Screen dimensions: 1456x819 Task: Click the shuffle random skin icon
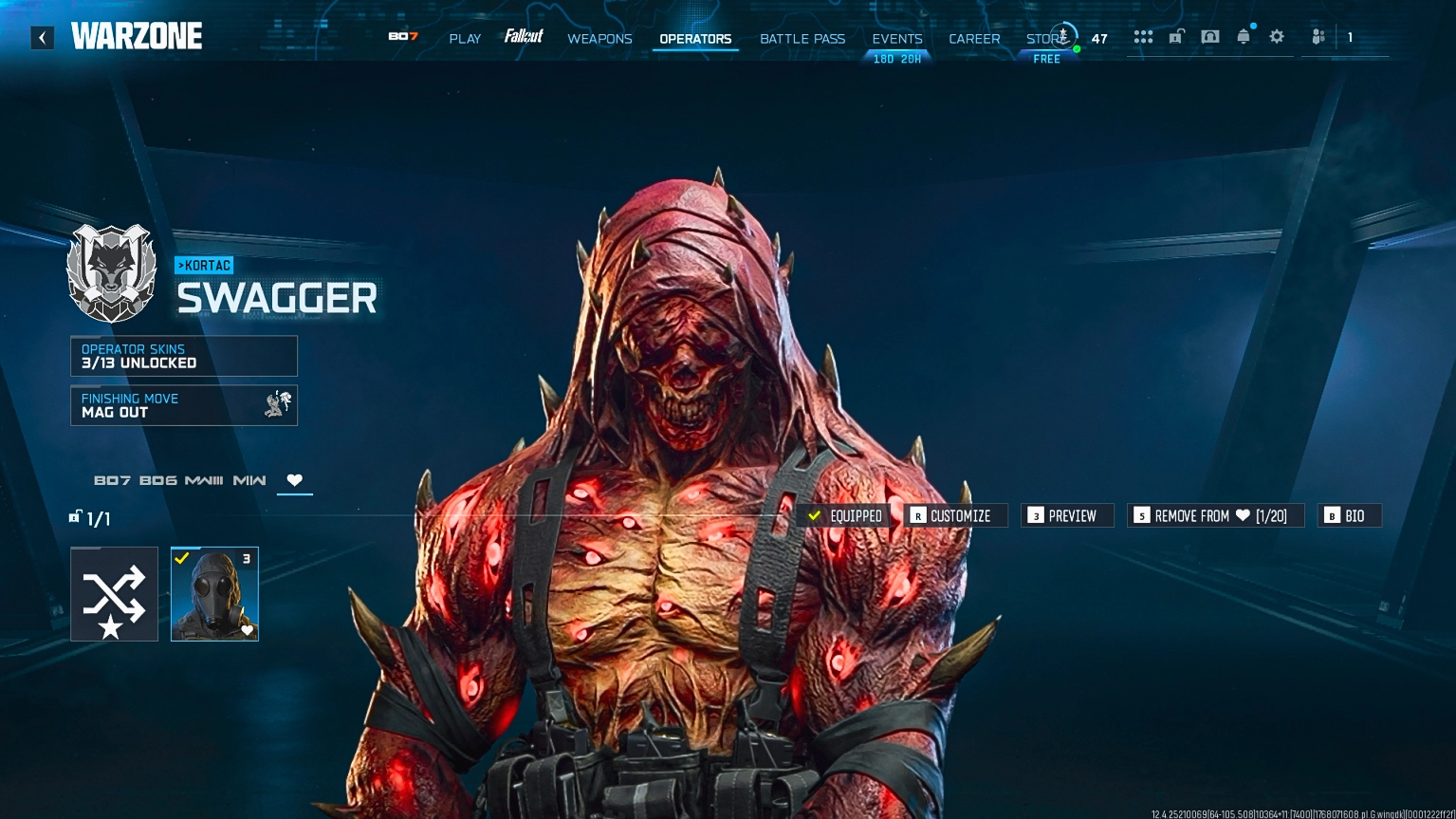(x=114, y=593)
